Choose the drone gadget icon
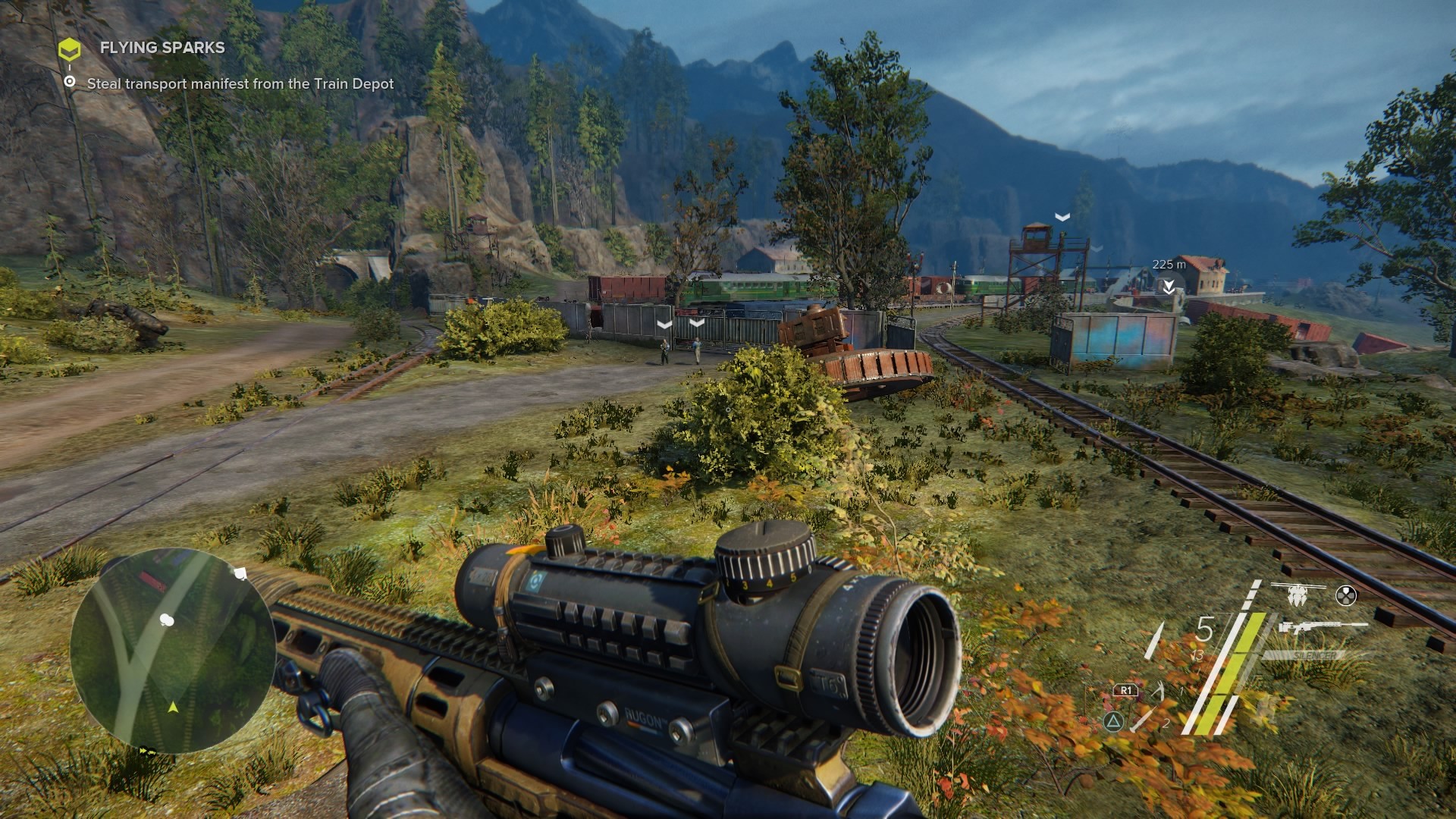Viewport: 1456px width, 819px height. 1298,595
